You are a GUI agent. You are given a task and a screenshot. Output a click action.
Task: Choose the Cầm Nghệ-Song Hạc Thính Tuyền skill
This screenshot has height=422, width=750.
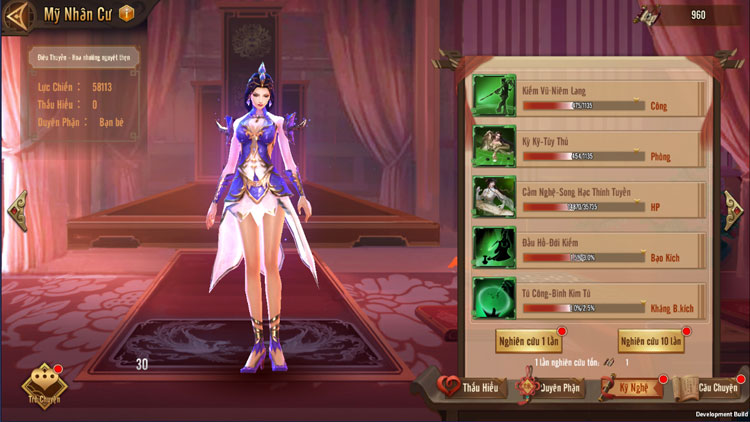[588, 198]
